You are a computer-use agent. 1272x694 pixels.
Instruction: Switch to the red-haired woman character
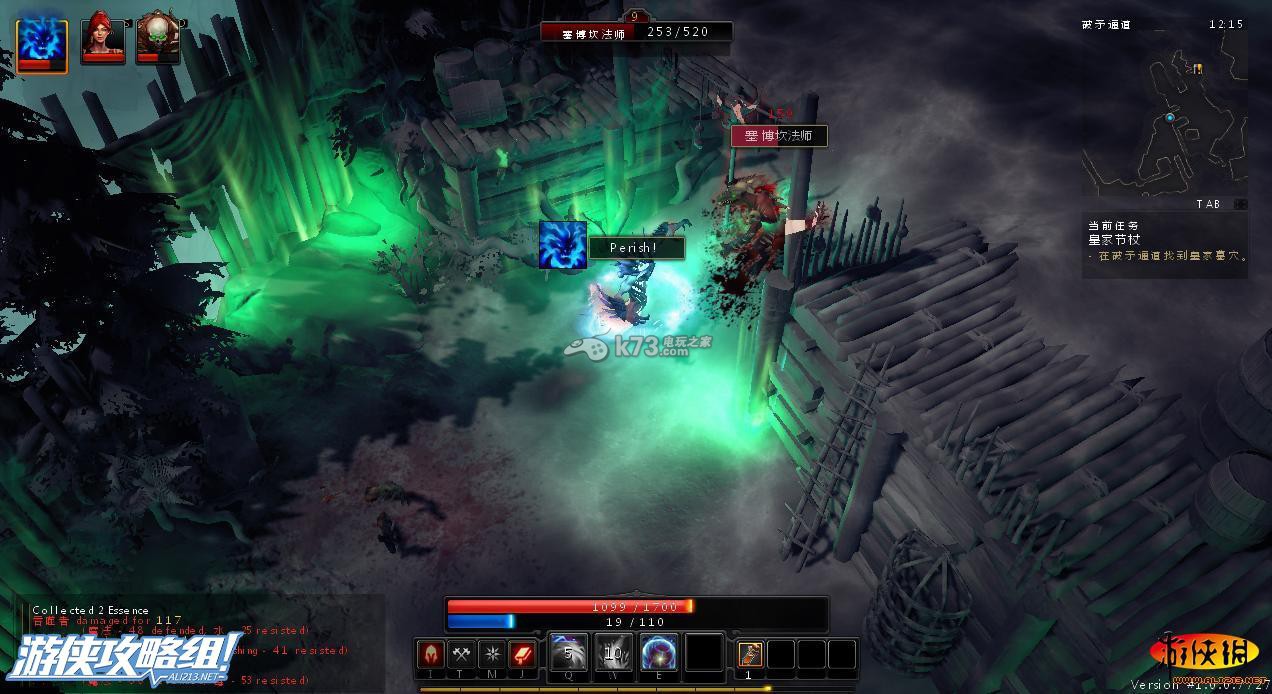pos(103,40)
